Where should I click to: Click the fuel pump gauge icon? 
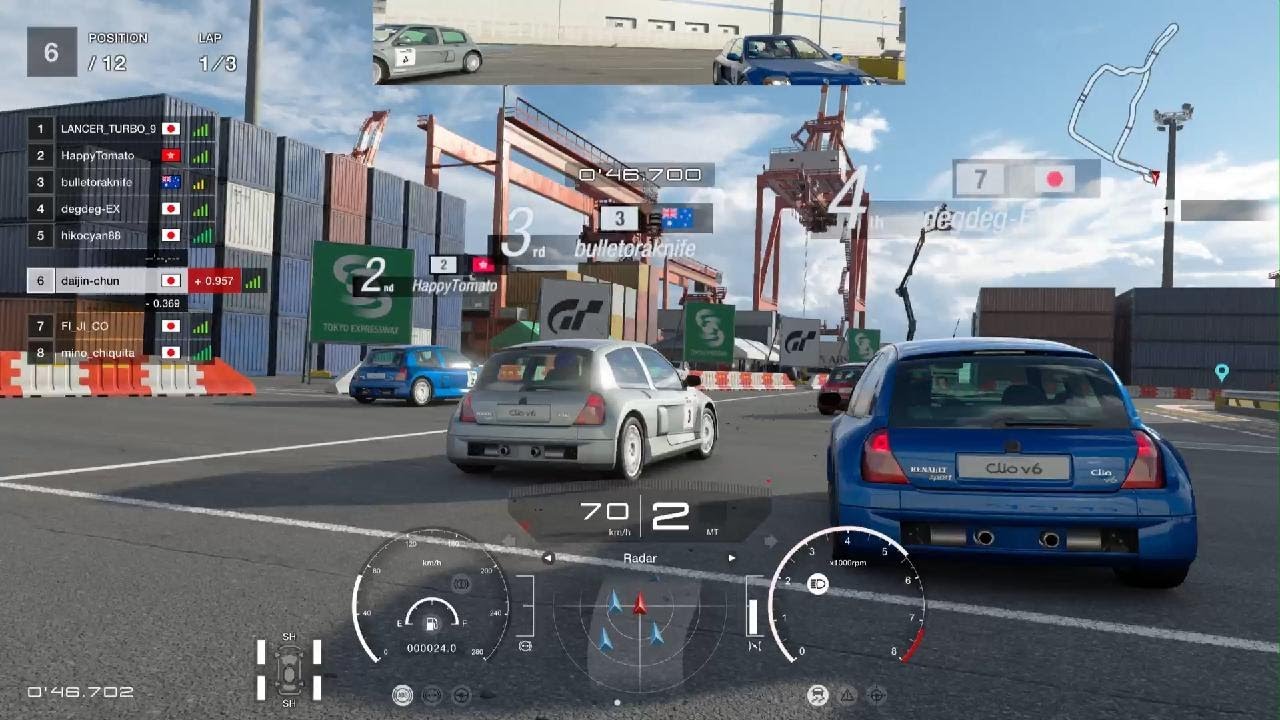430,625
